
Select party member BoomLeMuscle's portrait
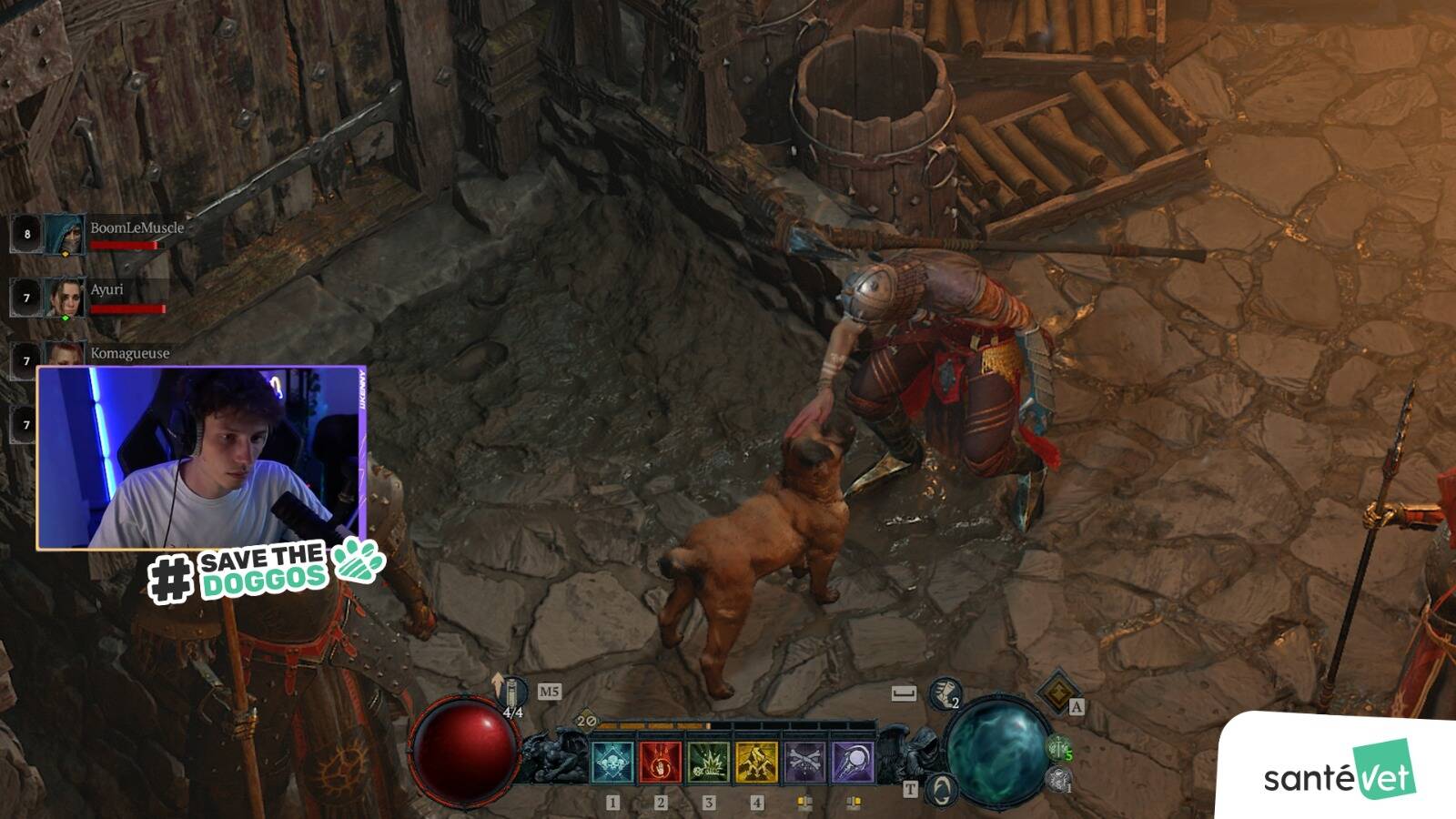pyautogui.click(x=64, y=234)
